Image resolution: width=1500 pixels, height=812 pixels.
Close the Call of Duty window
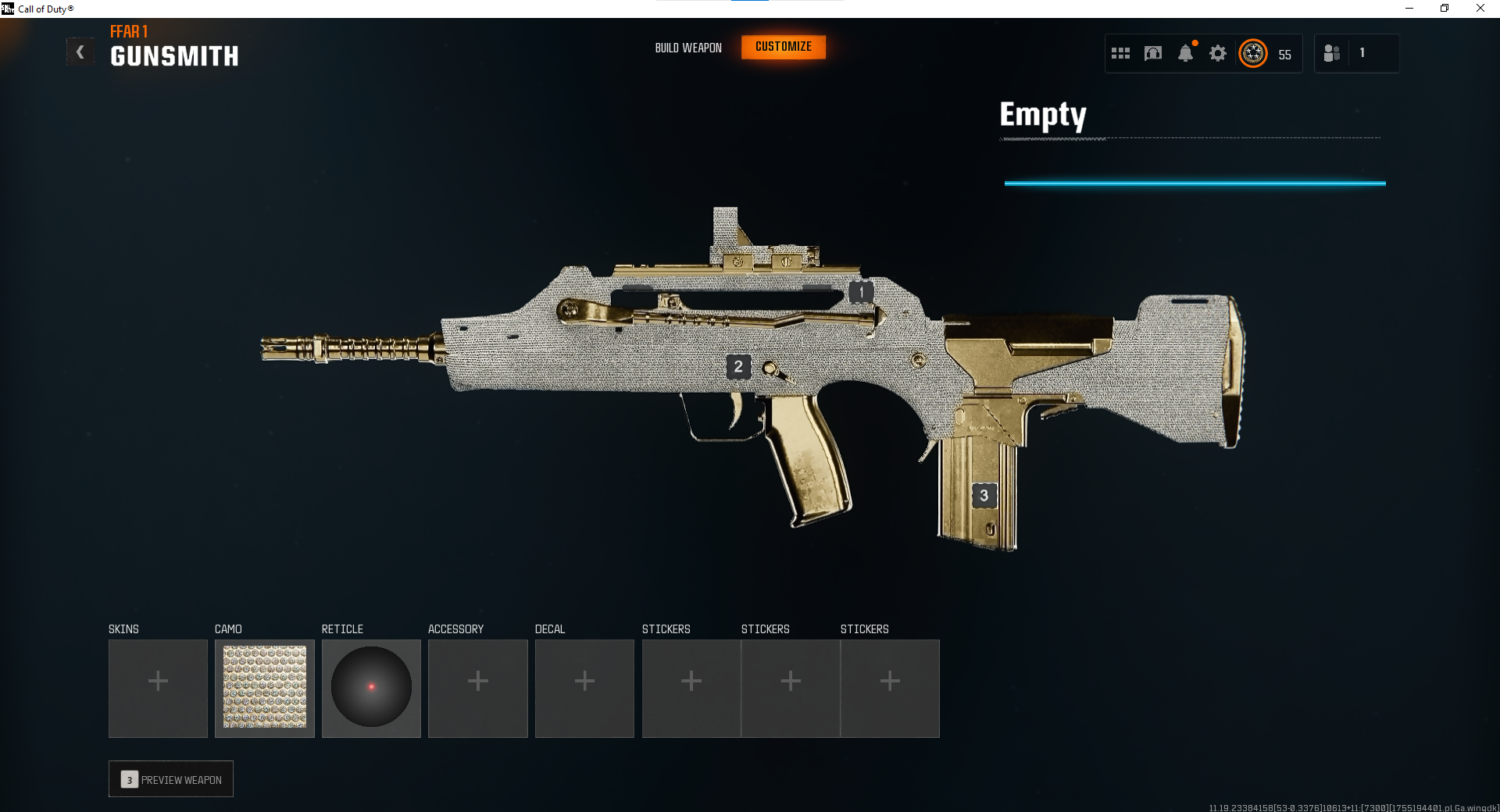tap(1480, 9)
